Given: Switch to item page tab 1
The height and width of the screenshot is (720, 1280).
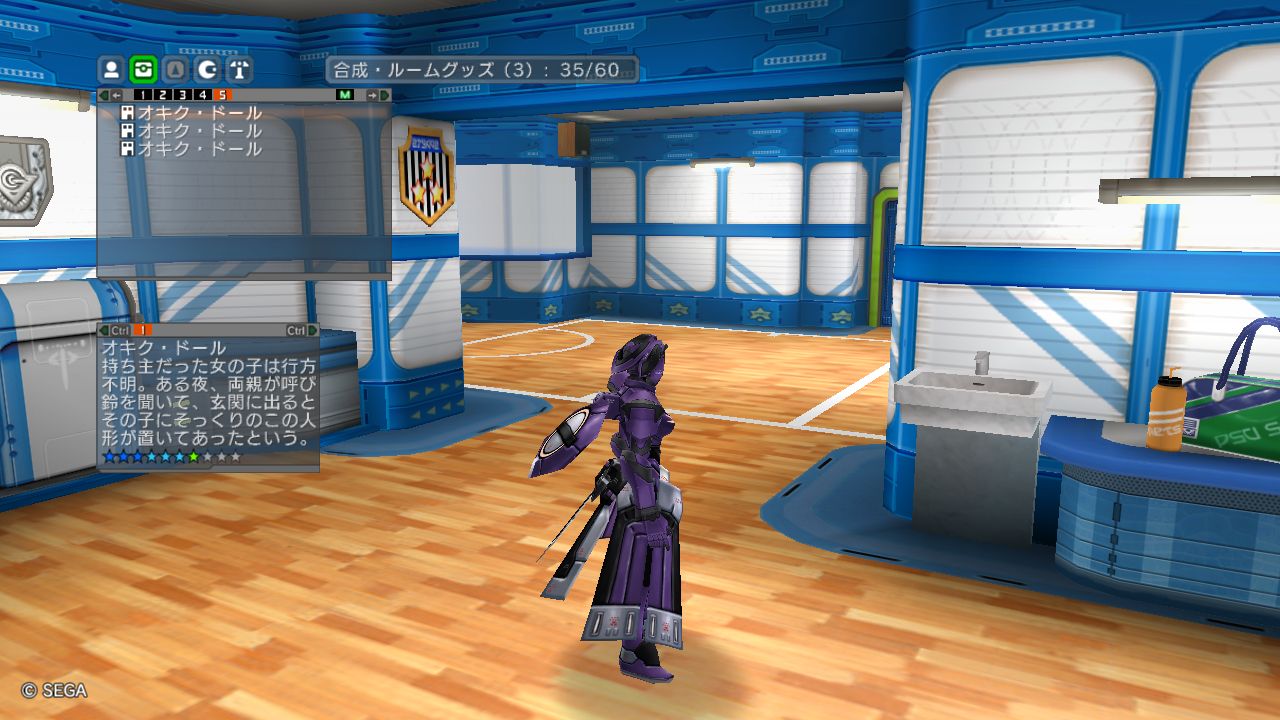Looking at the screenshot, I should click(x=142, y=95).
